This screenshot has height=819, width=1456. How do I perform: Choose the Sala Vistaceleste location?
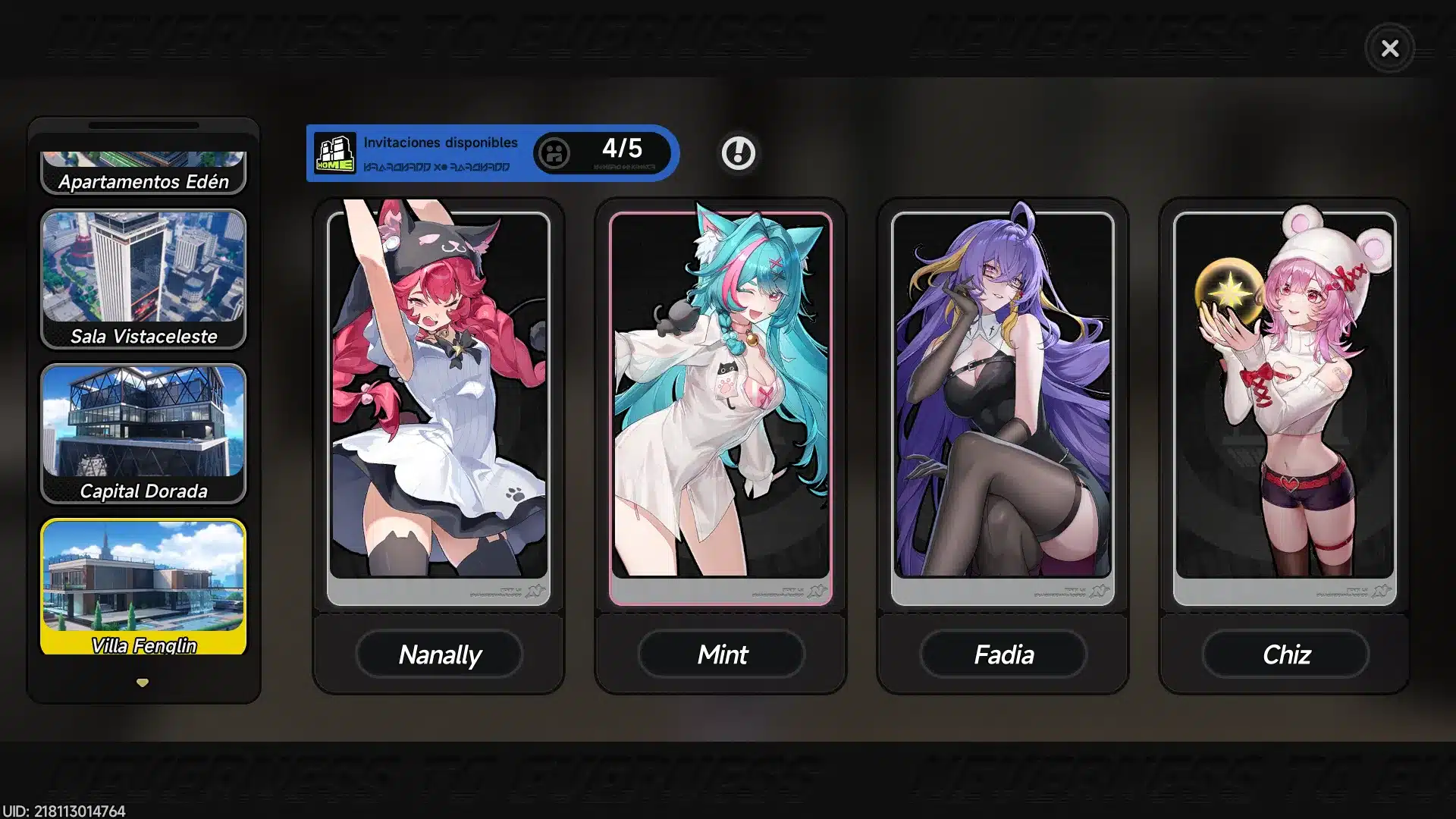(x=143, y=278)
